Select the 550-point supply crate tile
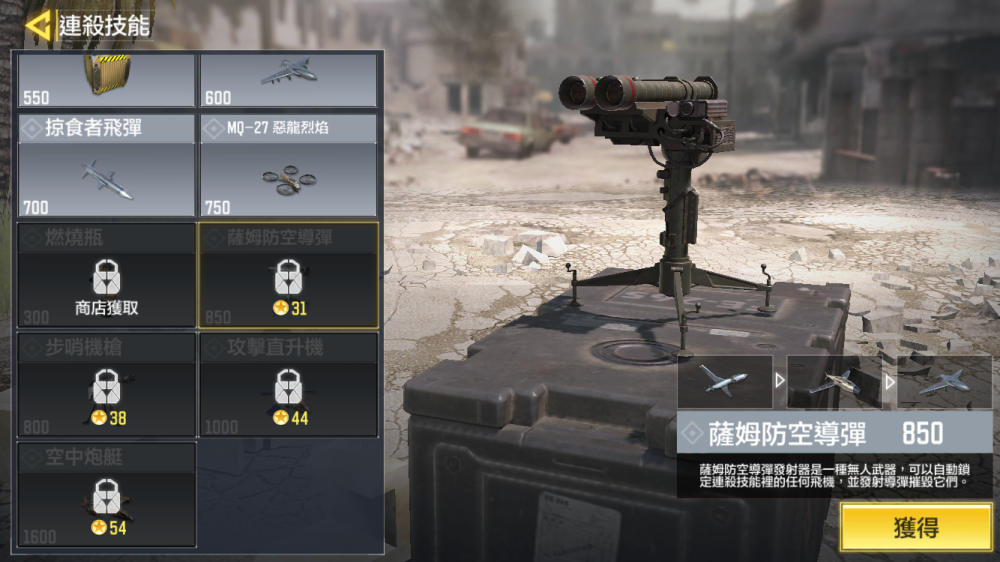This screenshot has height=562, width=1000. point(107,80)
